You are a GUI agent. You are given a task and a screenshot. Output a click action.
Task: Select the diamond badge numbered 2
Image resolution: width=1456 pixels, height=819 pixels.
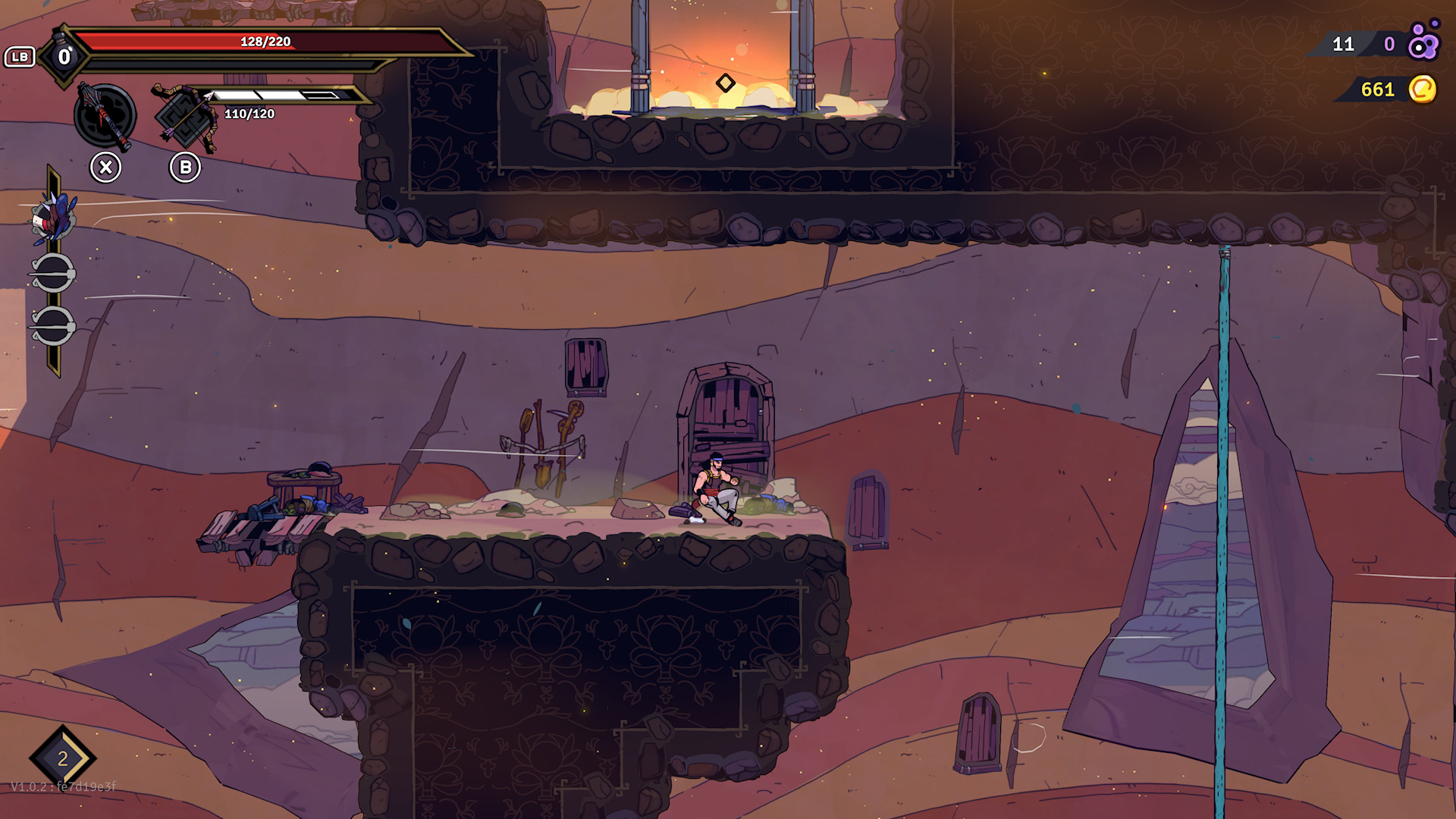pyautogui.click(x=63, y=758)
